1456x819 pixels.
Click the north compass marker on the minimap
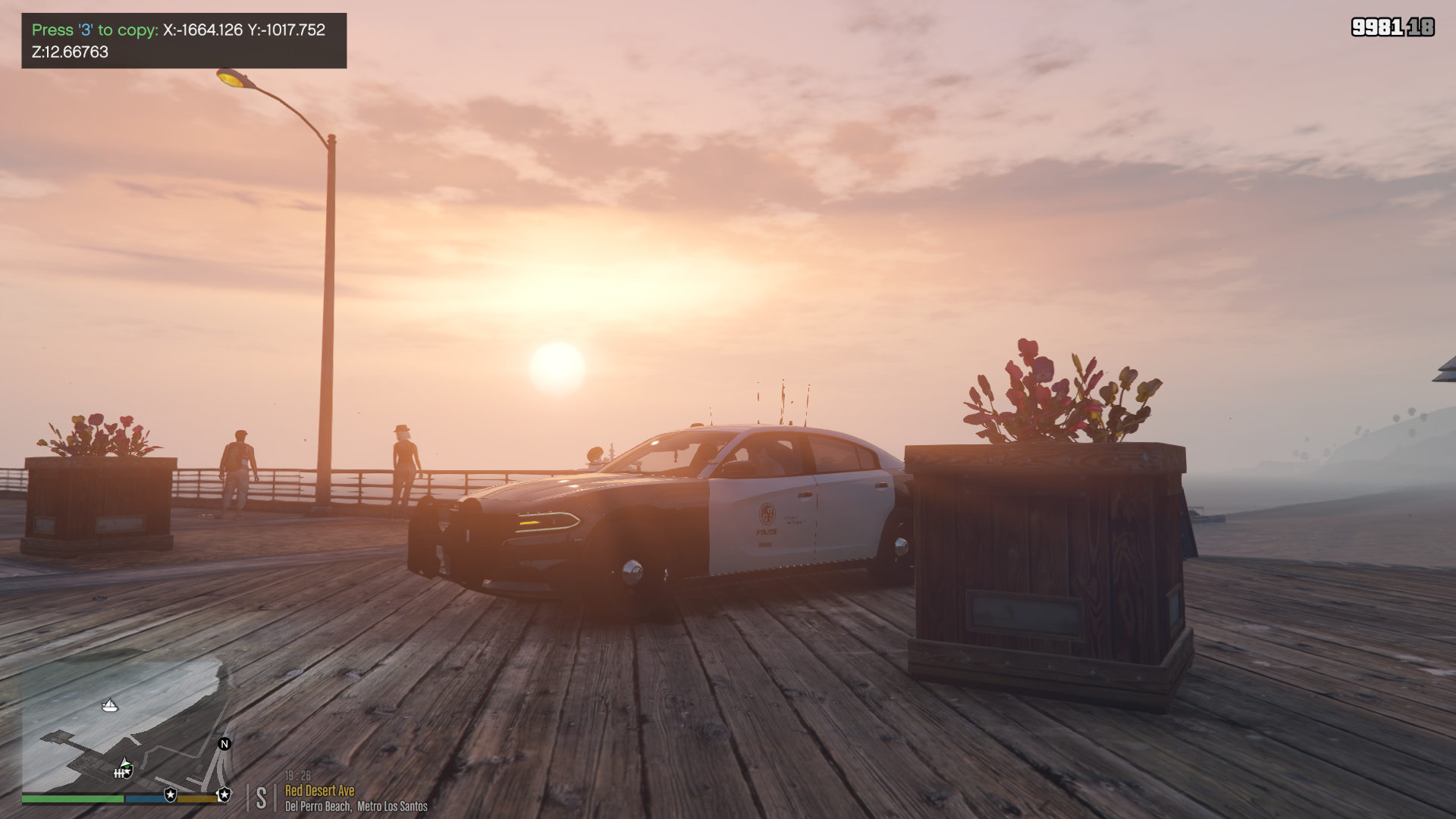224,744
